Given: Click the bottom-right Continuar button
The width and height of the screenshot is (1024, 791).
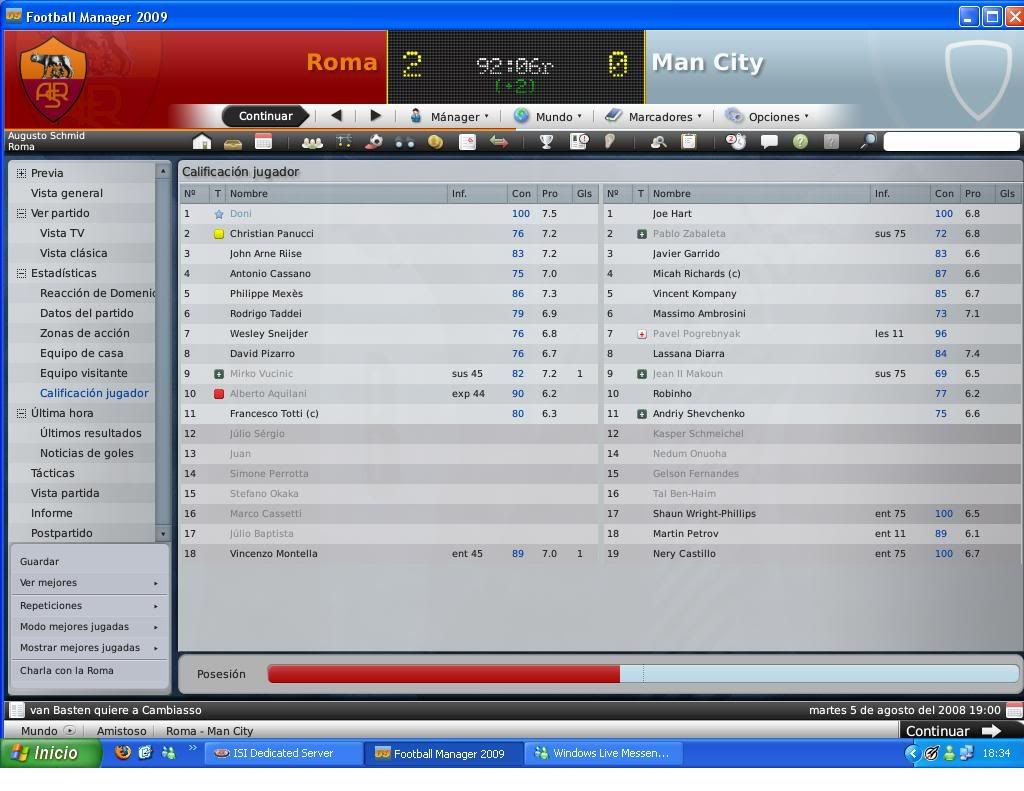Looking at the screenshot, I should [951, 731].
